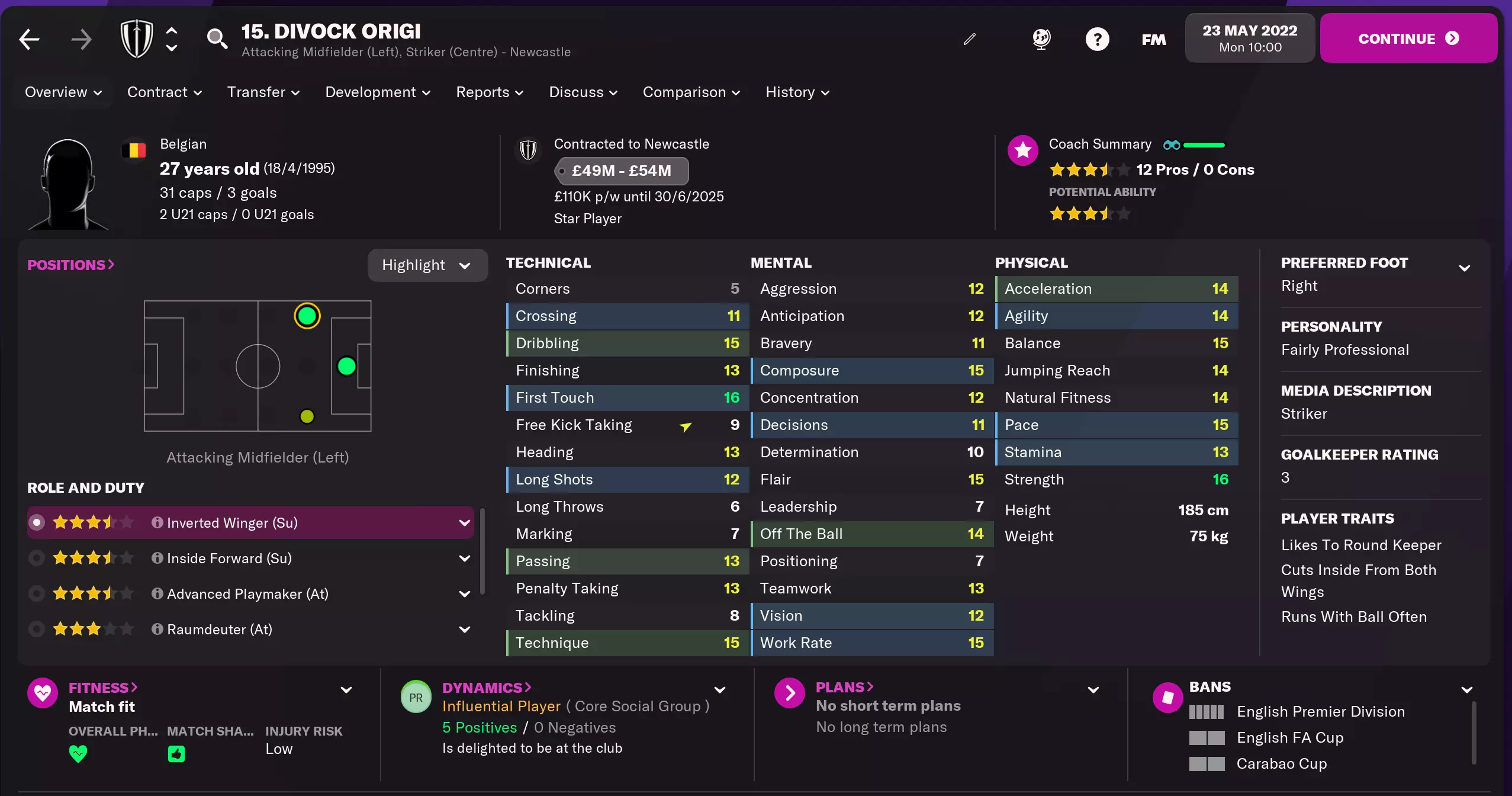Select the Advanced Playmaker (At) role

[247, 594]
